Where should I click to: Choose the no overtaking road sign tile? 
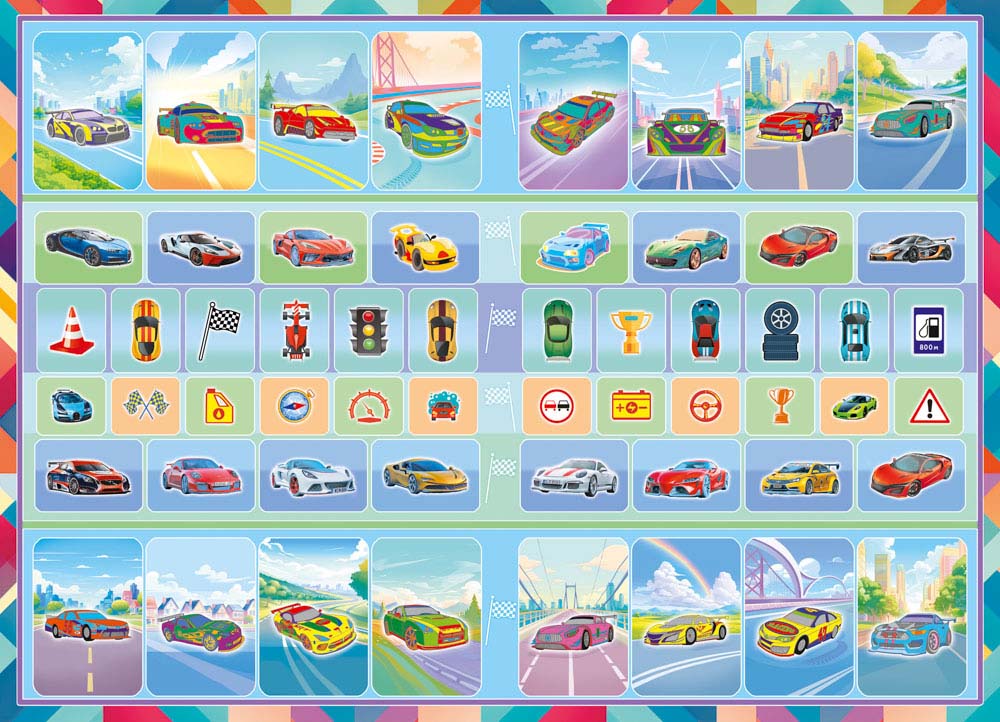(x=556, y=405)
